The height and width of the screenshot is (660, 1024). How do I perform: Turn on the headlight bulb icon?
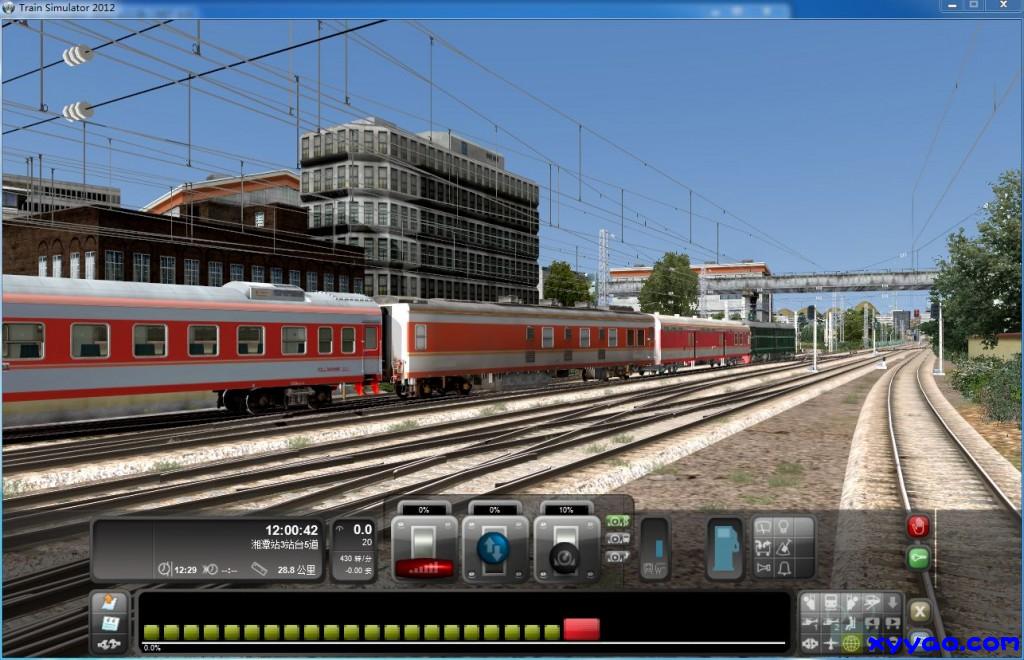pyautogui.click(x=785, y=526)
